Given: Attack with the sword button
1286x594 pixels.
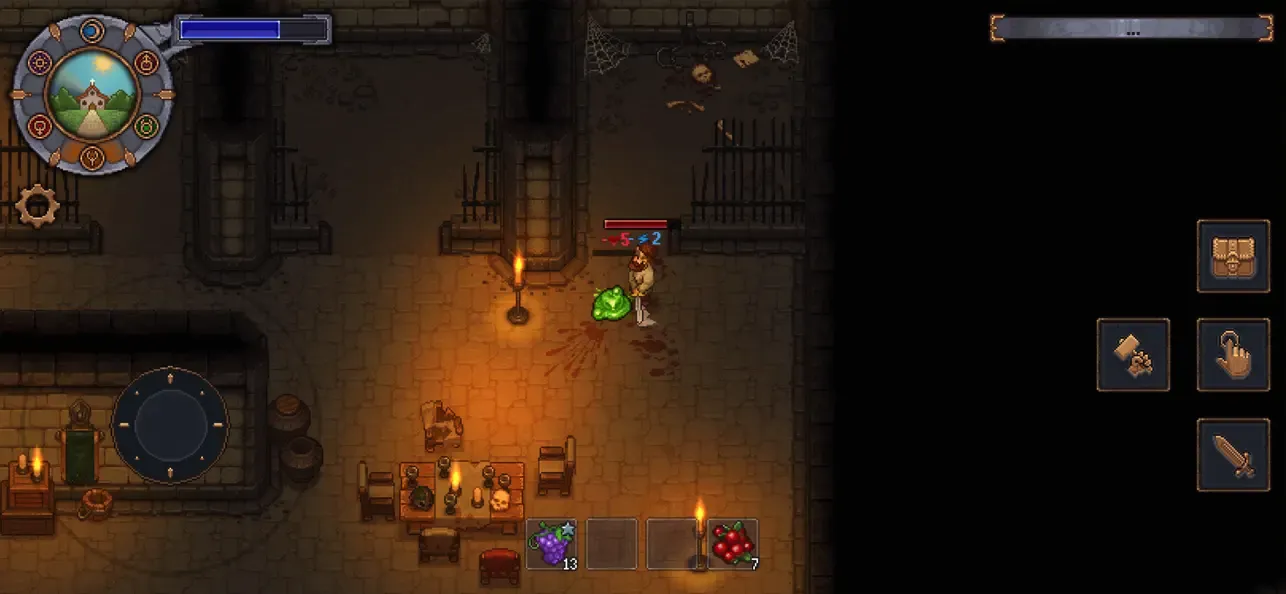Looking at the screenshot, I should [x=1233, y=455].
